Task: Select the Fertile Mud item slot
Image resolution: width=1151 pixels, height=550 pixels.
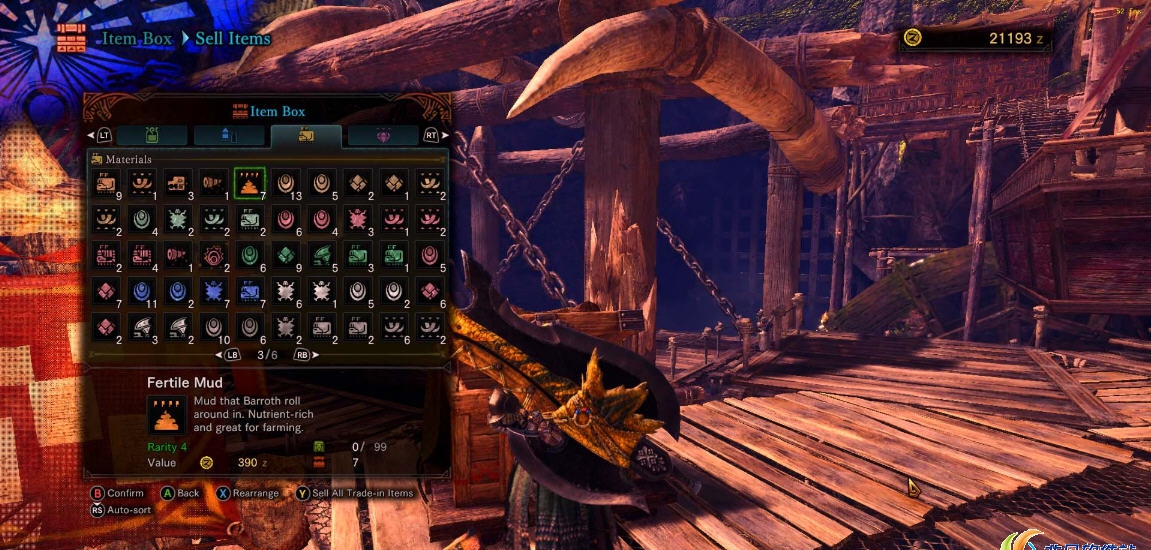Action: pos(249,183)
